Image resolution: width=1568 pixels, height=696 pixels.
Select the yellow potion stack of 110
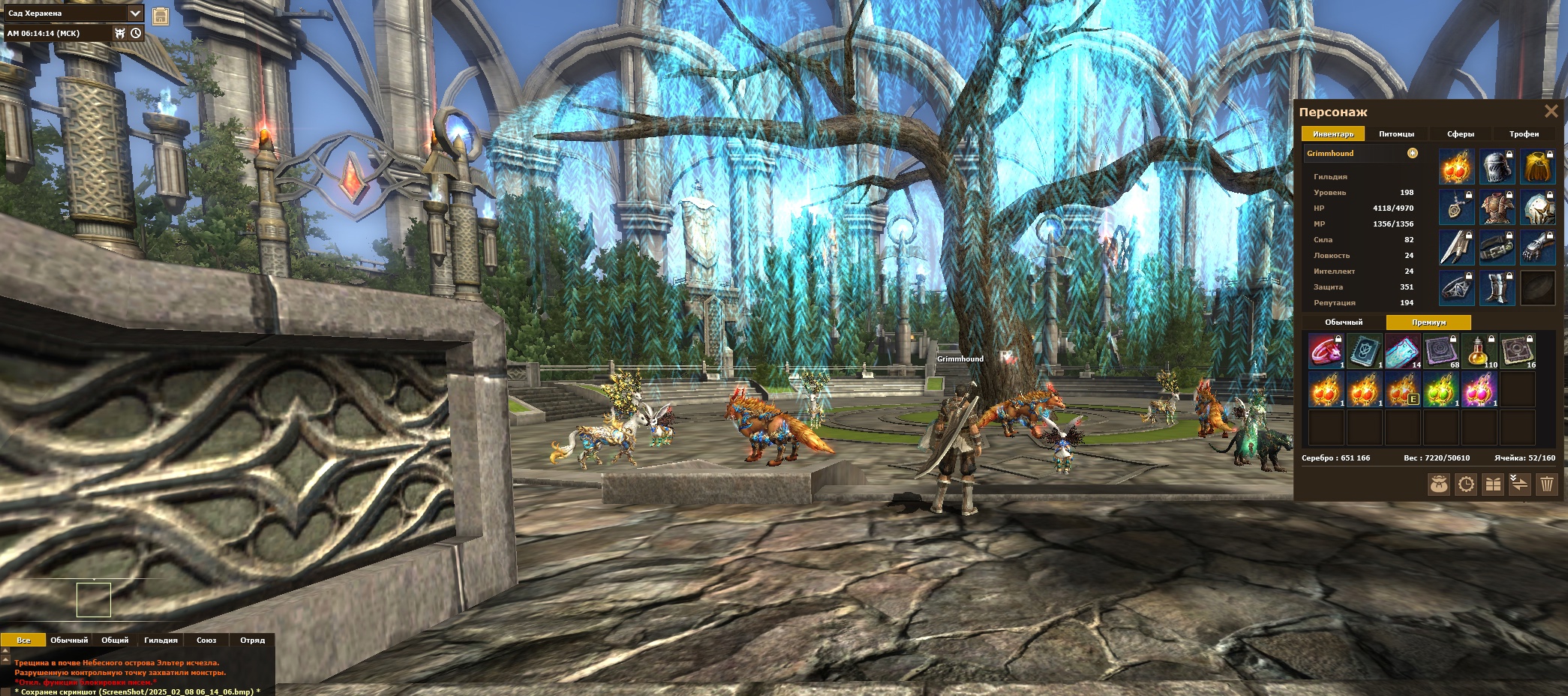(1479, 351)
